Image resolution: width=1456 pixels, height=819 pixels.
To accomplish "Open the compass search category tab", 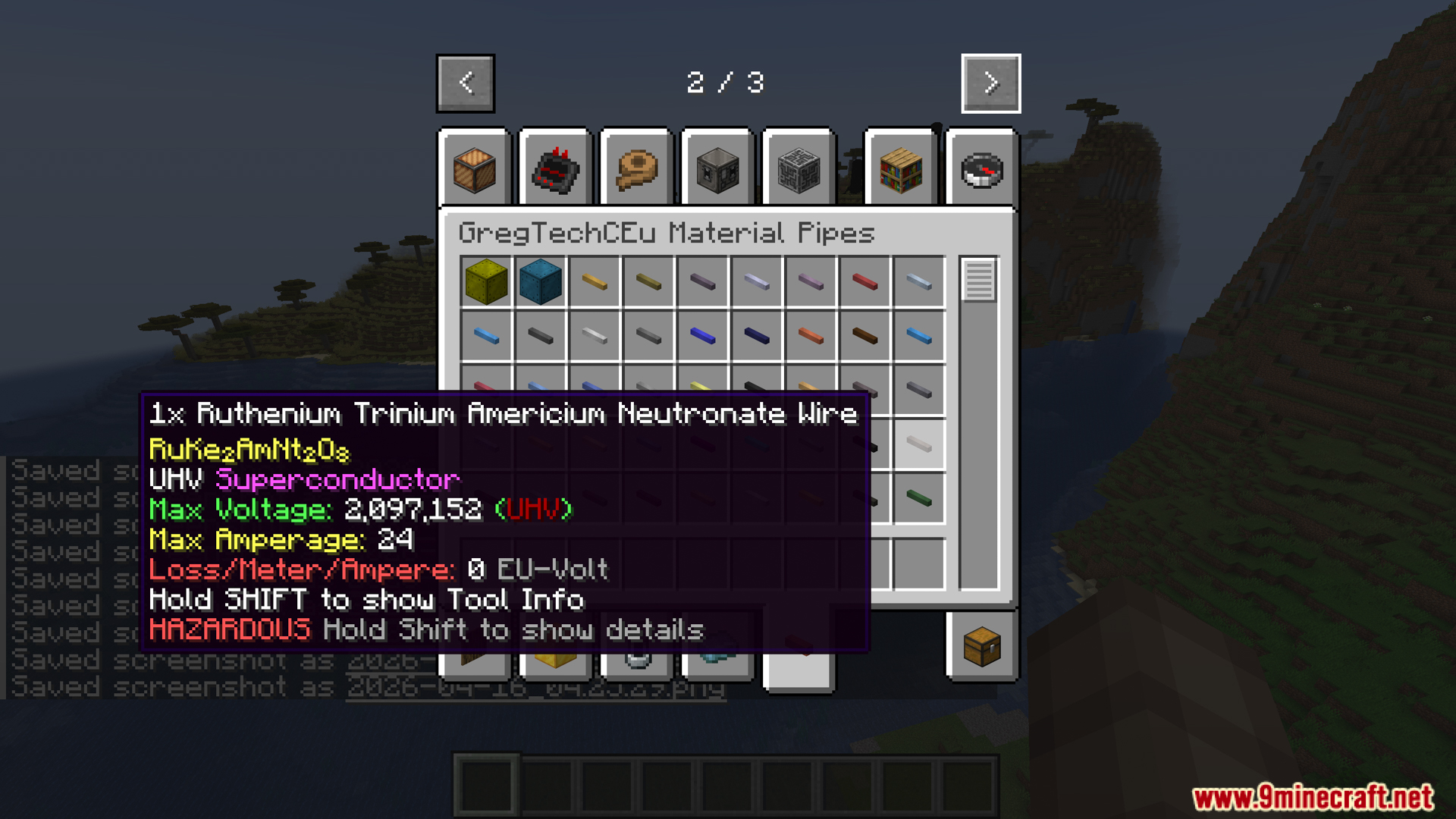I will [x=981, y=171].
